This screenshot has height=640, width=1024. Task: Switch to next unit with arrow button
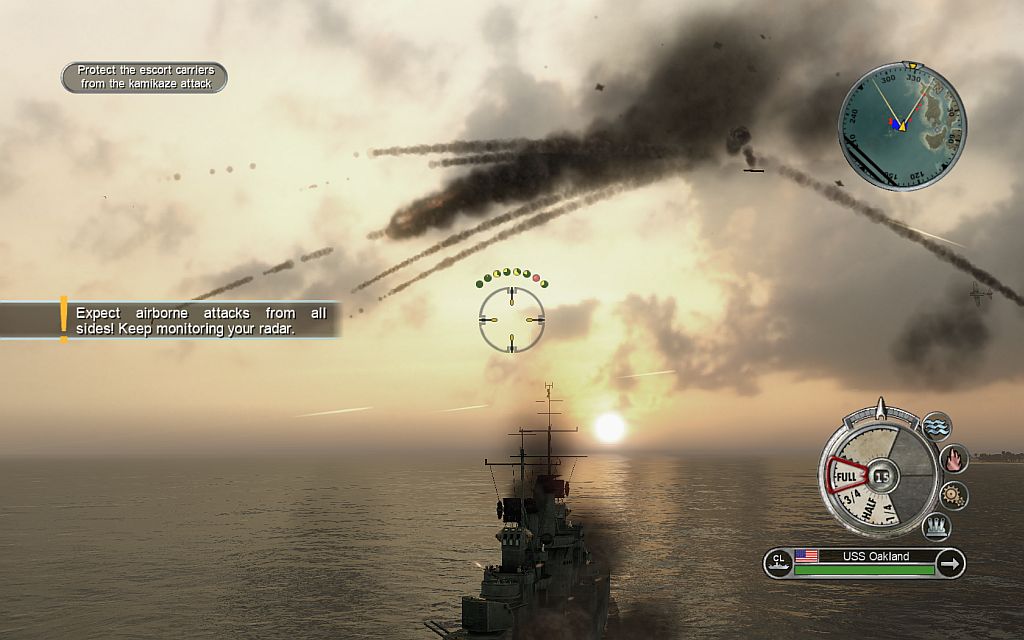pos(951,564)
